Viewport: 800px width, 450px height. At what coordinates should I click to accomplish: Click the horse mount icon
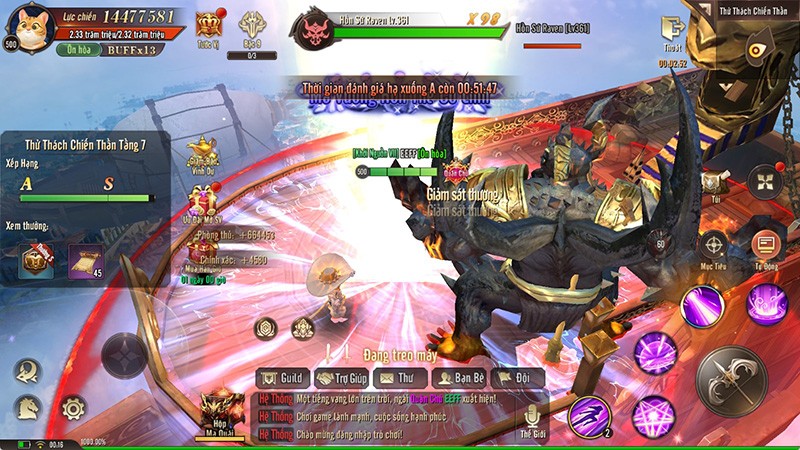[27, 408]
